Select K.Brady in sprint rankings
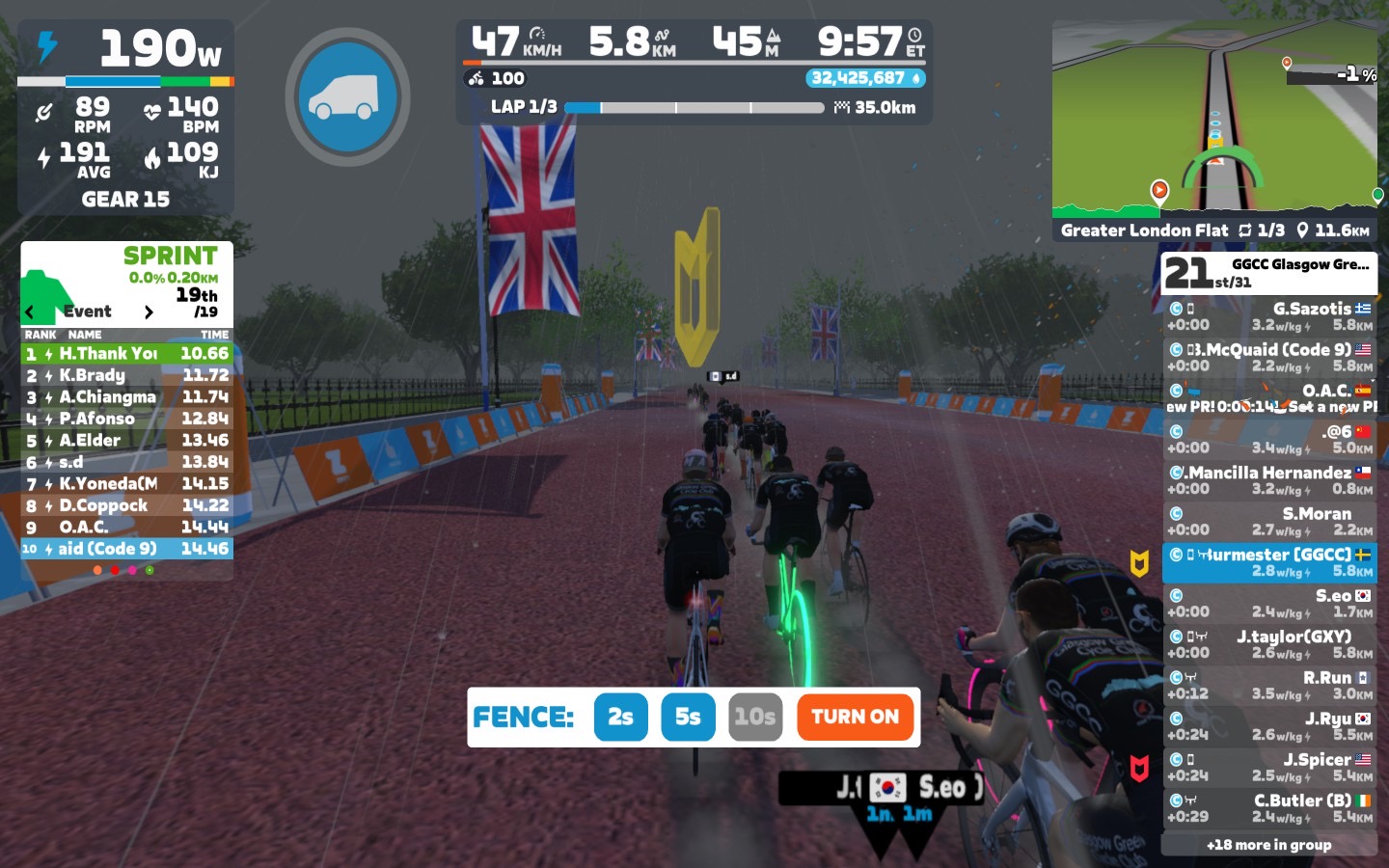The height and width of the screenshot is (868, 1389). (126, 375)
